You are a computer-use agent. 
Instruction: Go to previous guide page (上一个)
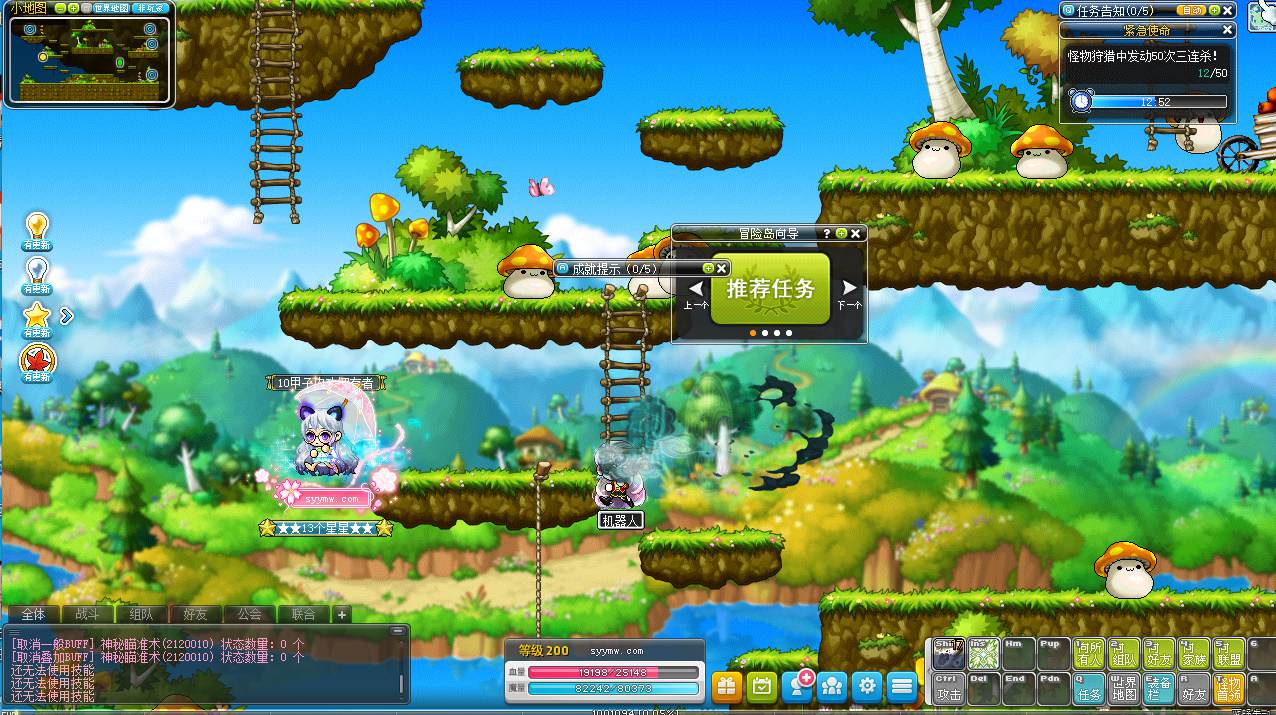pyautogui.click(x=696, y=294)
